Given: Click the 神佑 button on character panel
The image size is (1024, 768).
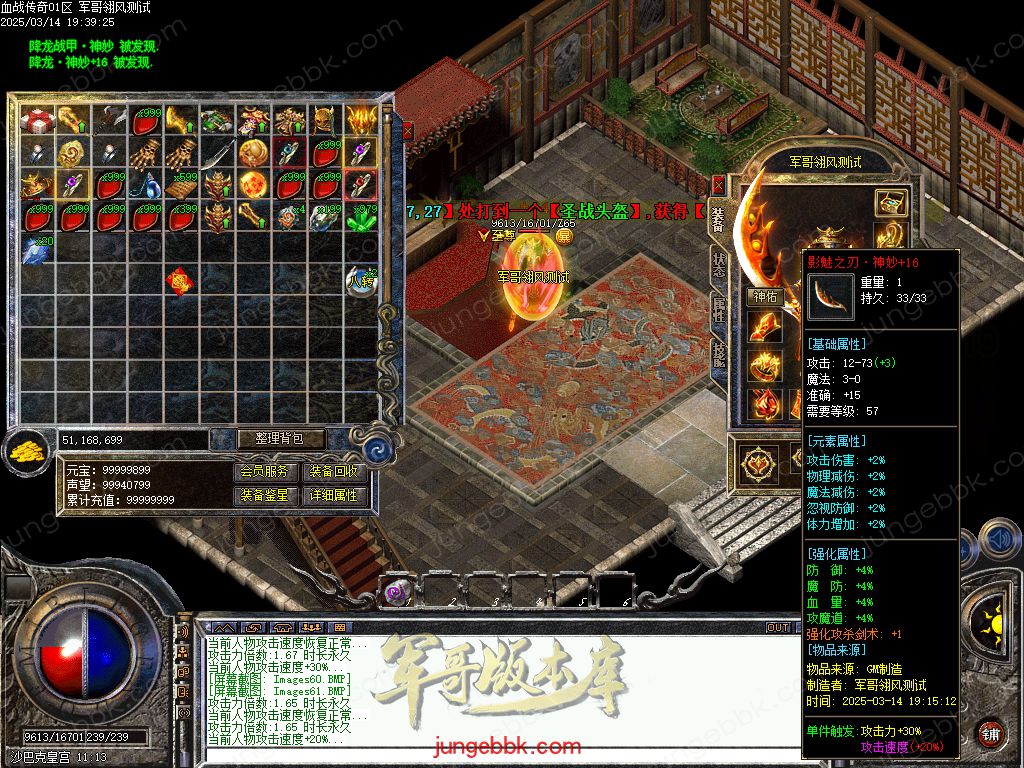Looking at the screenshot, I should (766, 296).
